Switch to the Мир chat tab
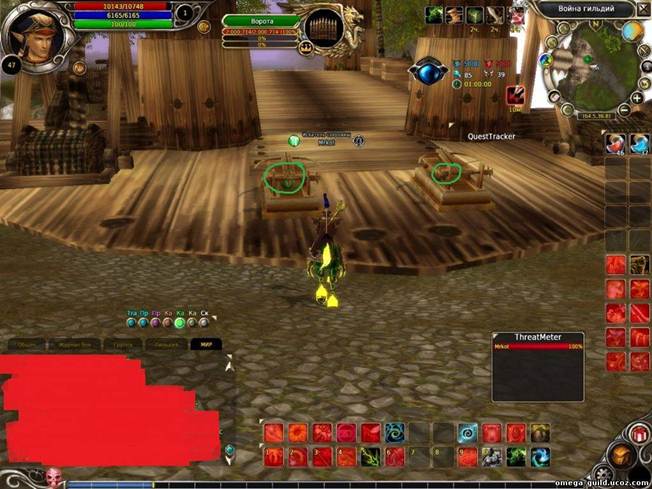This screenshot has height=489, width=652. coord(206,344)
